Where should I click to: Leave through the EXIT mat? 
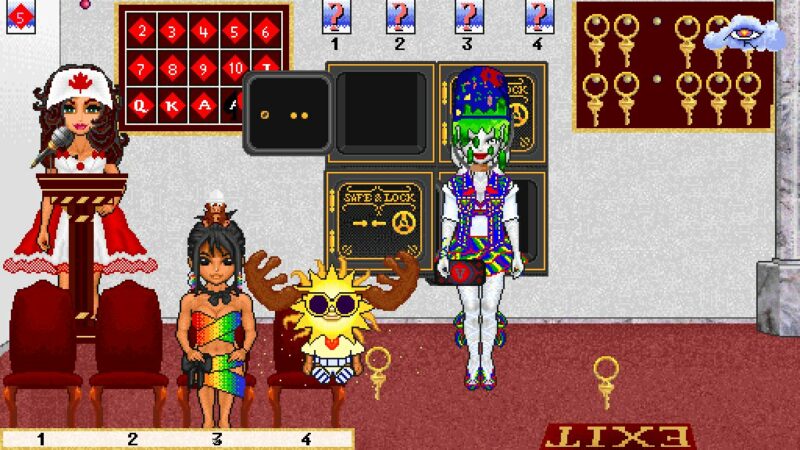click(617, 436)
